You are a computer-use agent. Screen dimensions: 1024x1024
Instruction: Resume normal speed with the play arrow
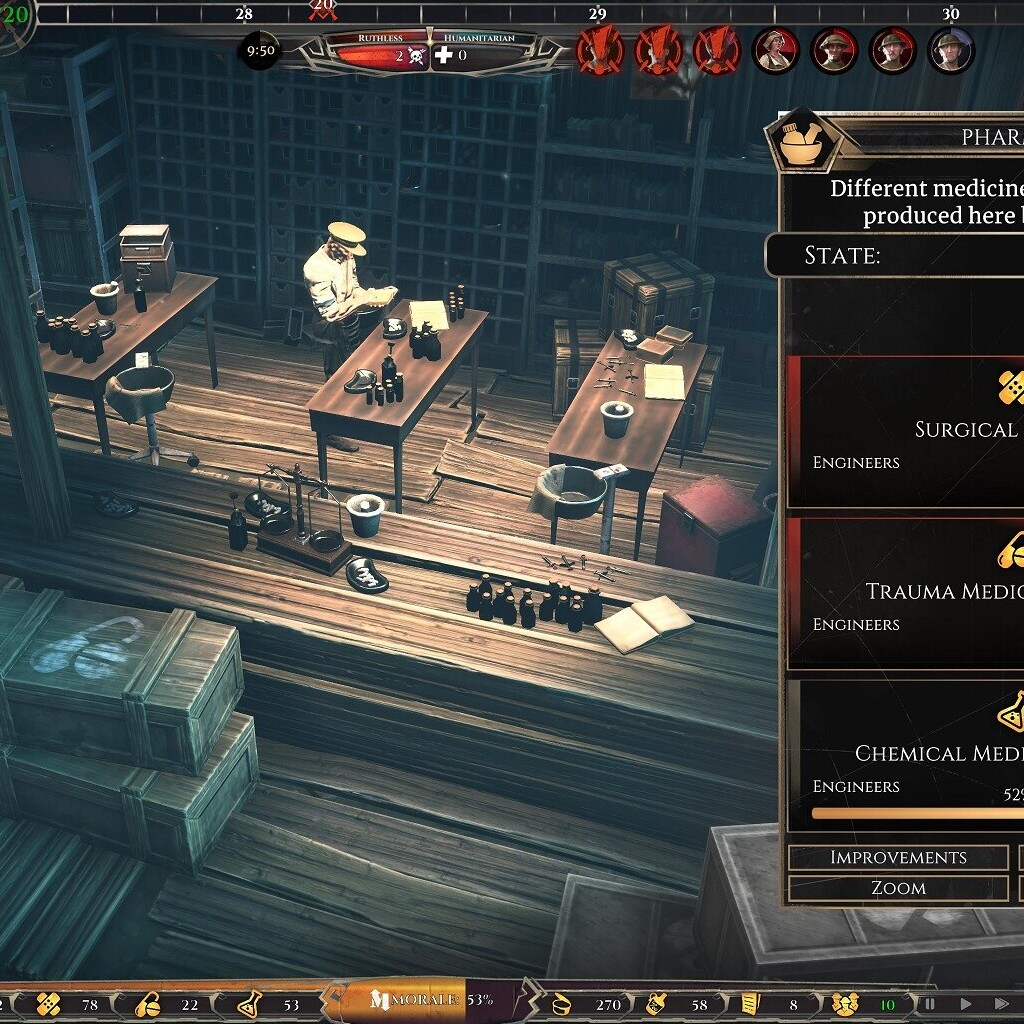coord(966,1003)
